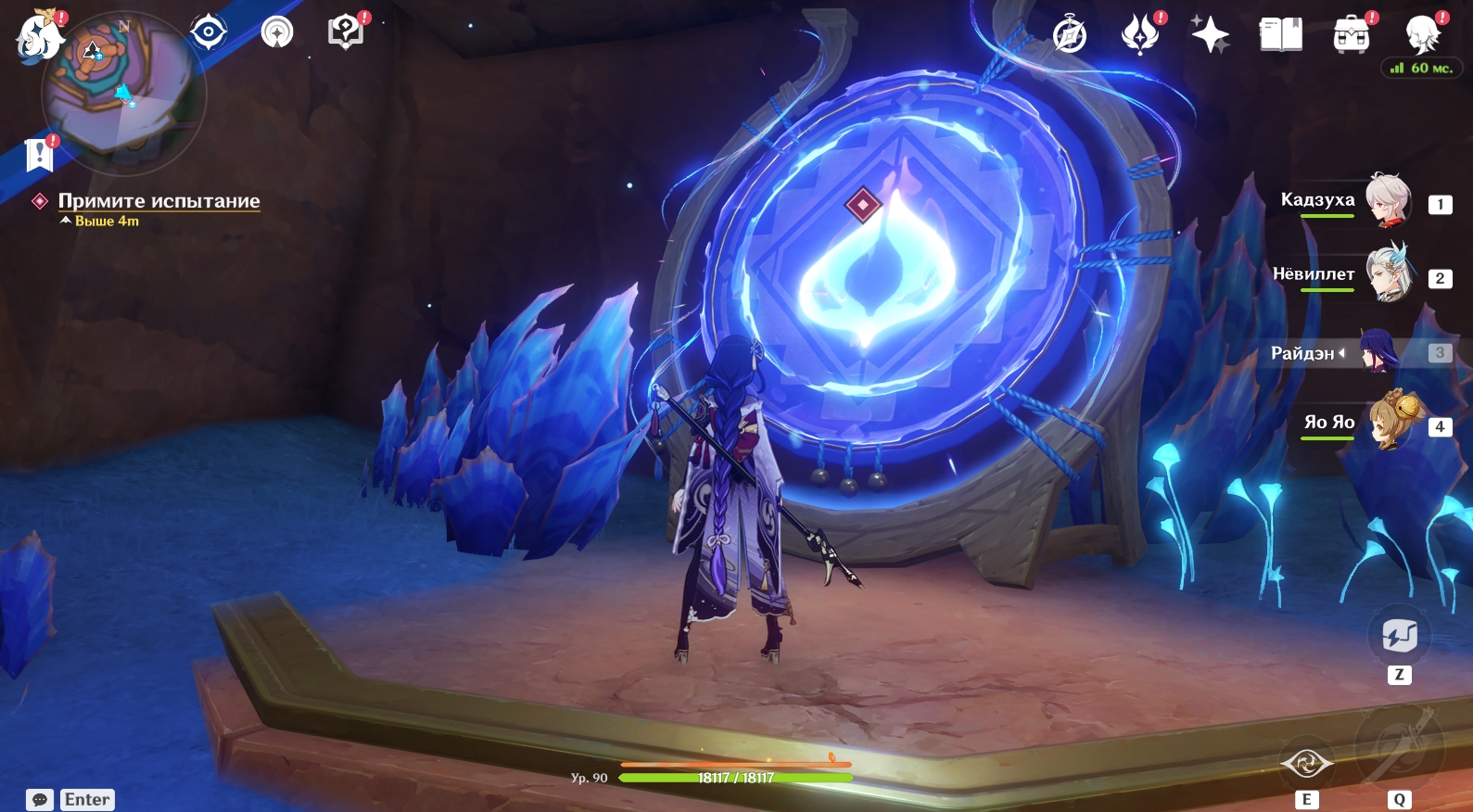Select the 'Примите испытание' quest tracker
Viewport: 1473px width, 812px height.
click(x=159, y=201)
